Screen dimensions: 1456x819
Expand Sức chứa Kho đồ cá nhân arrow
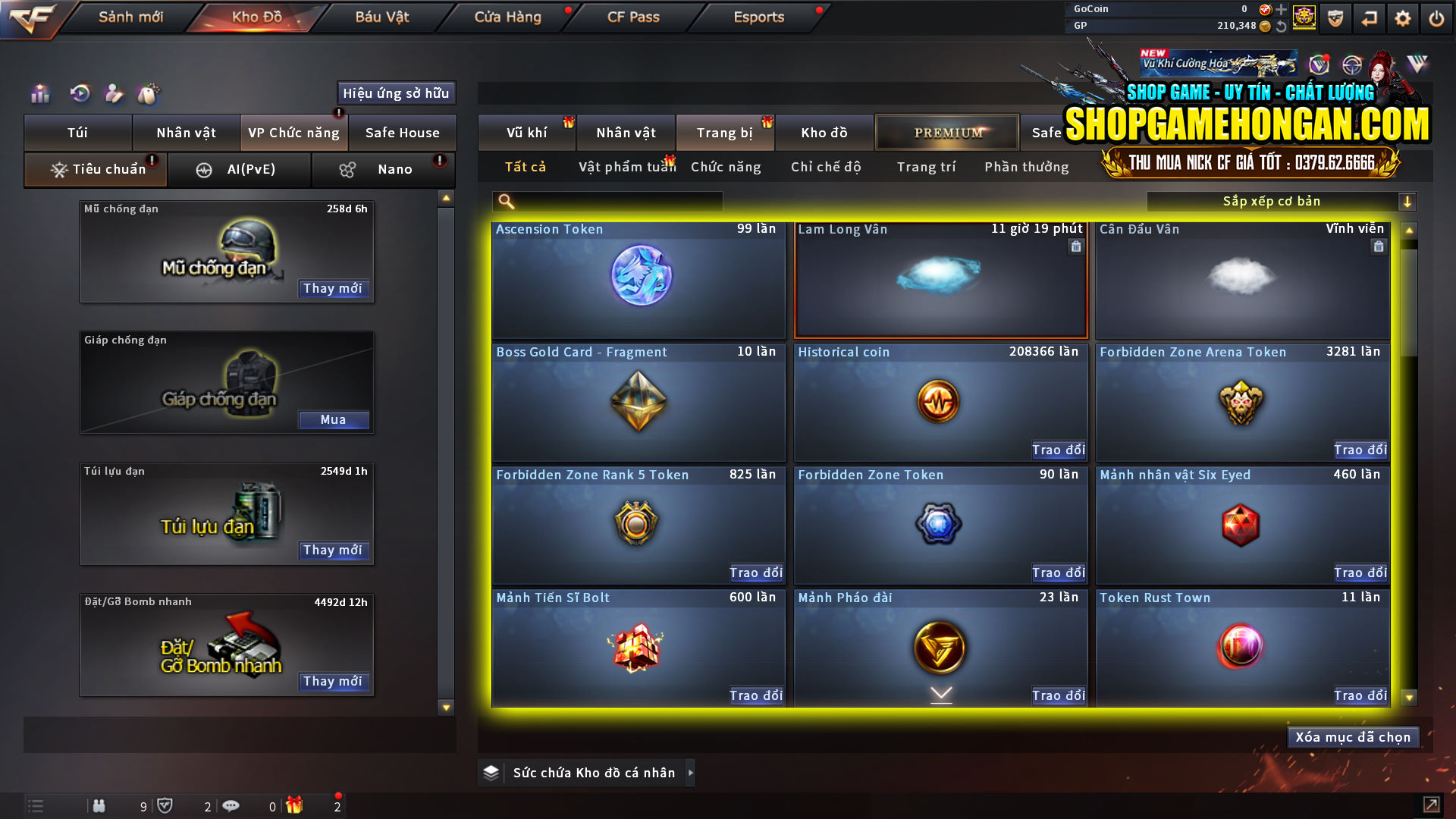click(x=690, y=772)
